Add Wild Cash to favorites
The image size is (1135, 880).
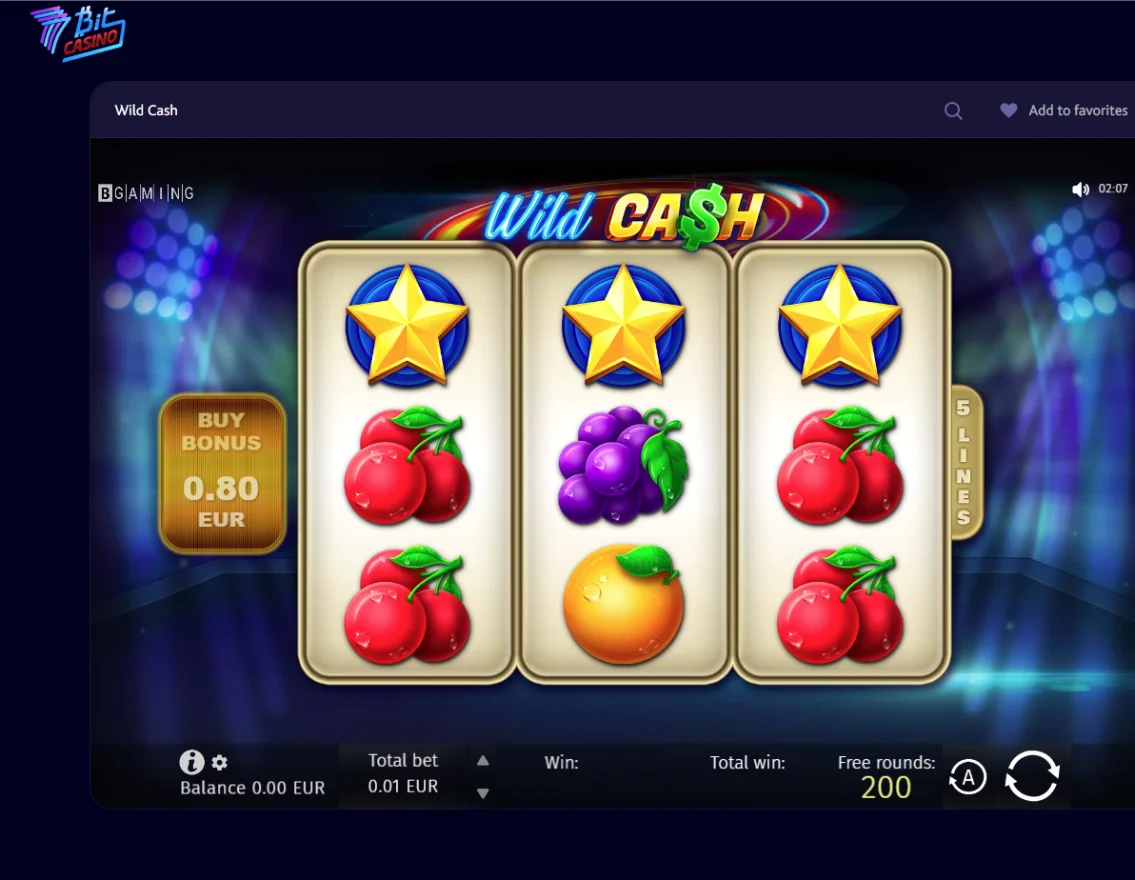1064,111
